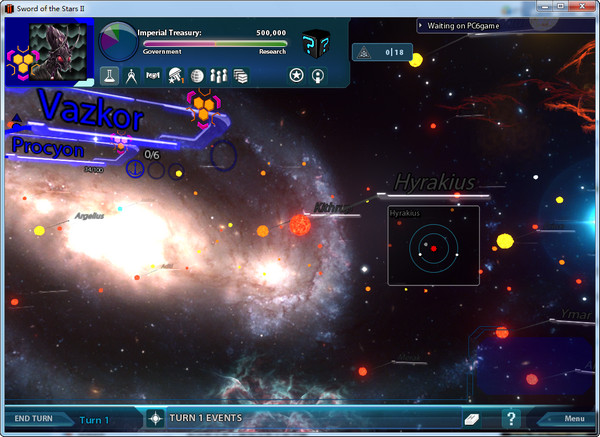
Task: Open the treasury pie chart
Action: tap(120, 42)
